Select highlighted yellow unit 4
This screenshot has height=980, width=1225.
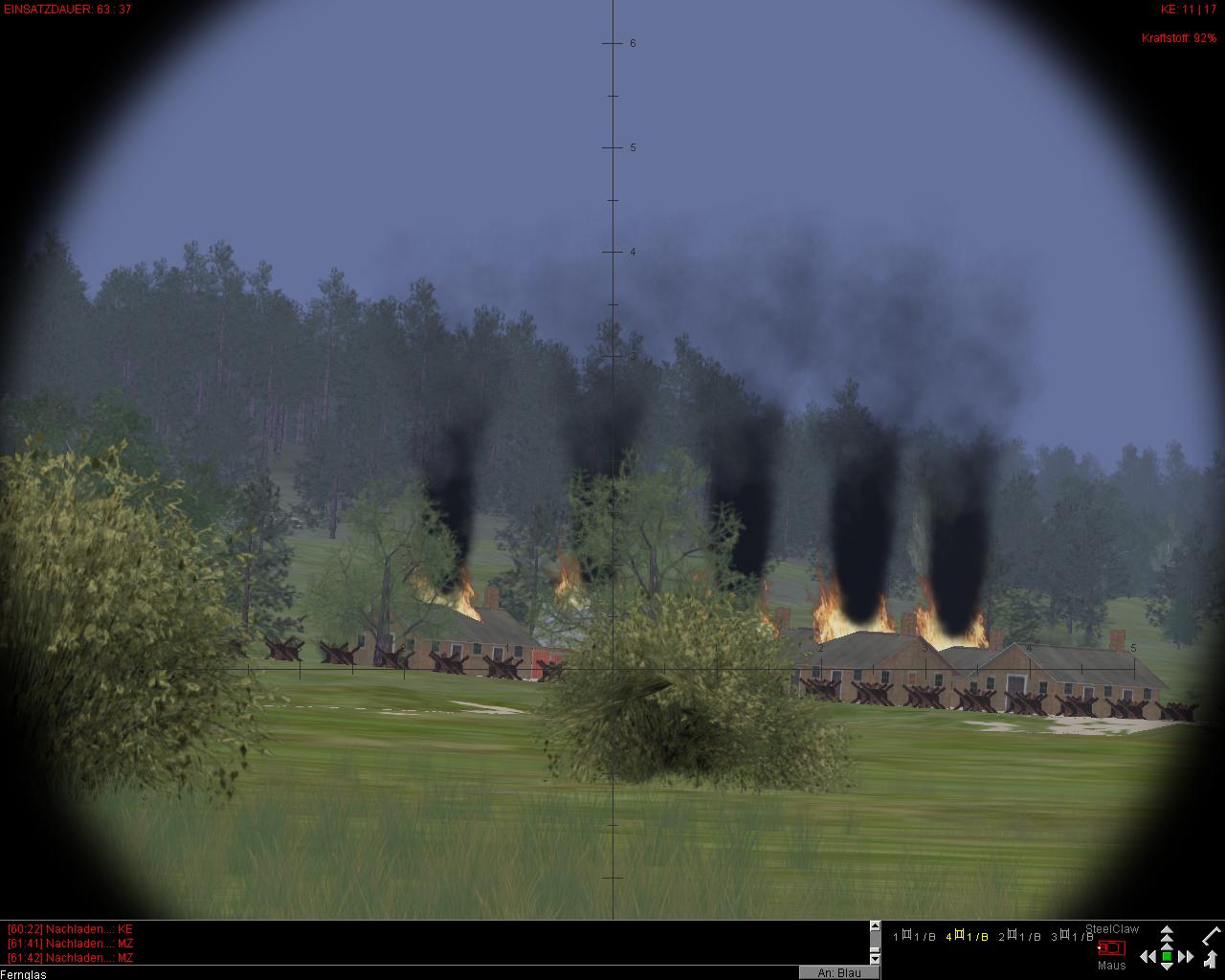pyautogui.click(x=967, y=937)
